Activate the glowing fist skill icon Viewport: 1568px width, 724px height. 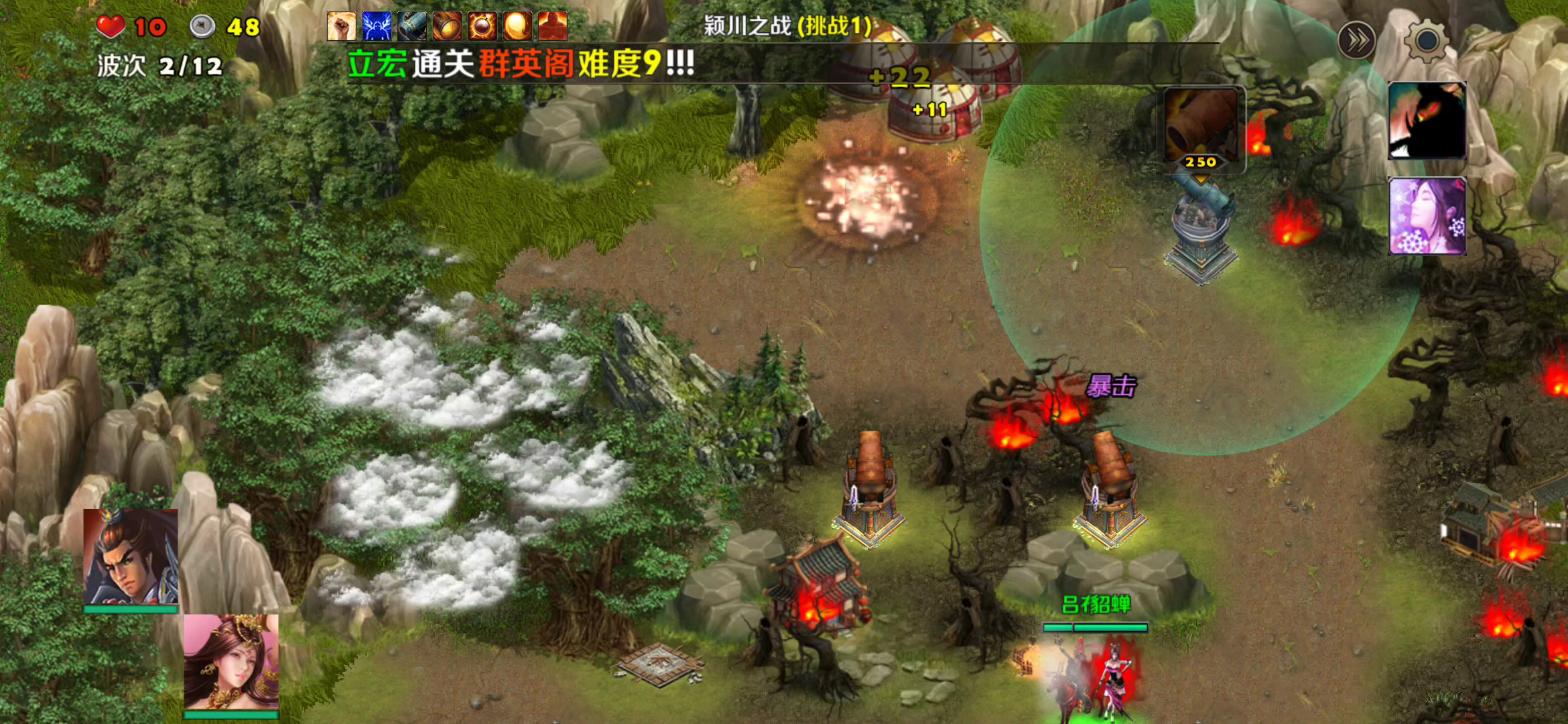pos(342,27)
